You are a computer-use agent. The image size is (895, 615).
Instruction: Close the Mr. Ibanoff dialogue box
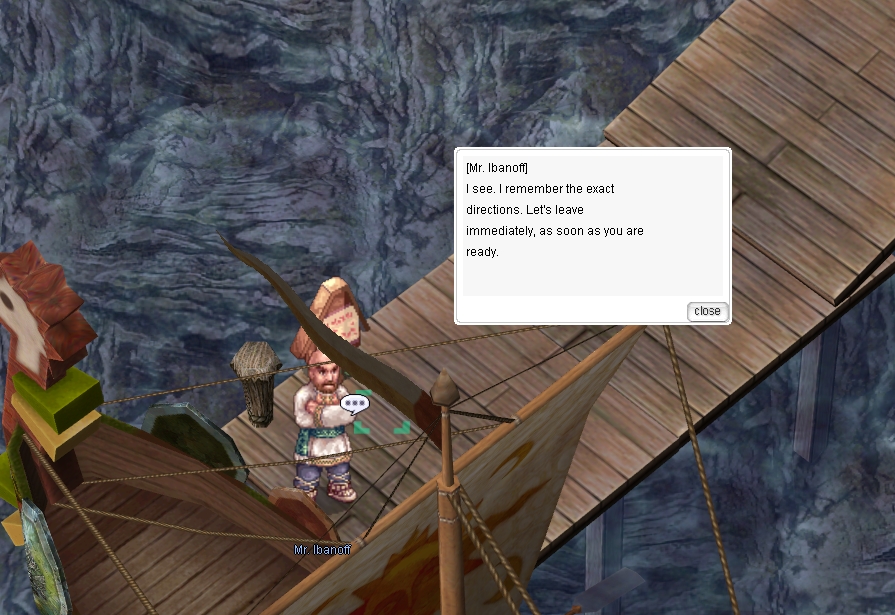[707, 311]
